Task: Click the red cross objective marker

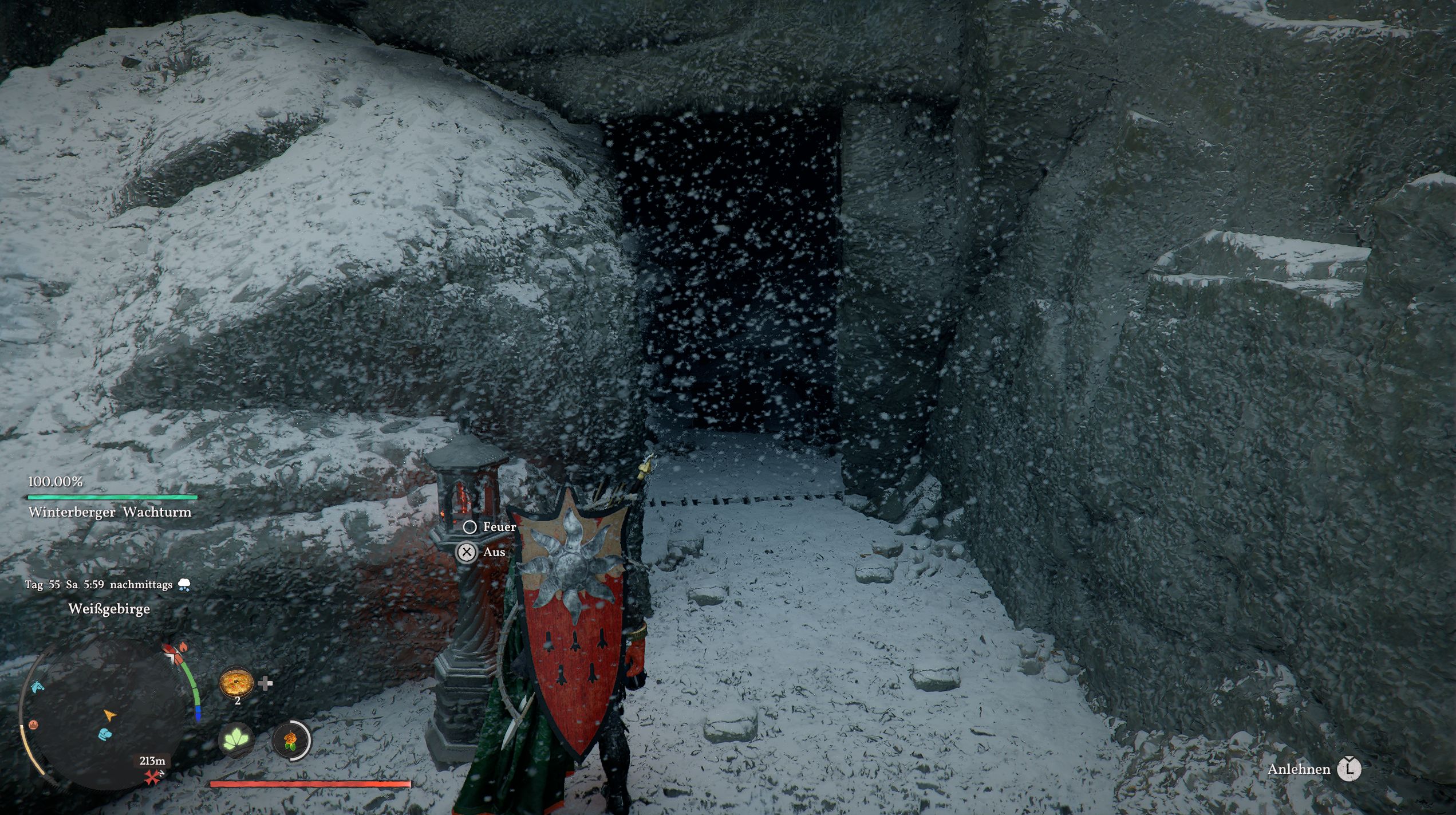Action: click(152, 777)
